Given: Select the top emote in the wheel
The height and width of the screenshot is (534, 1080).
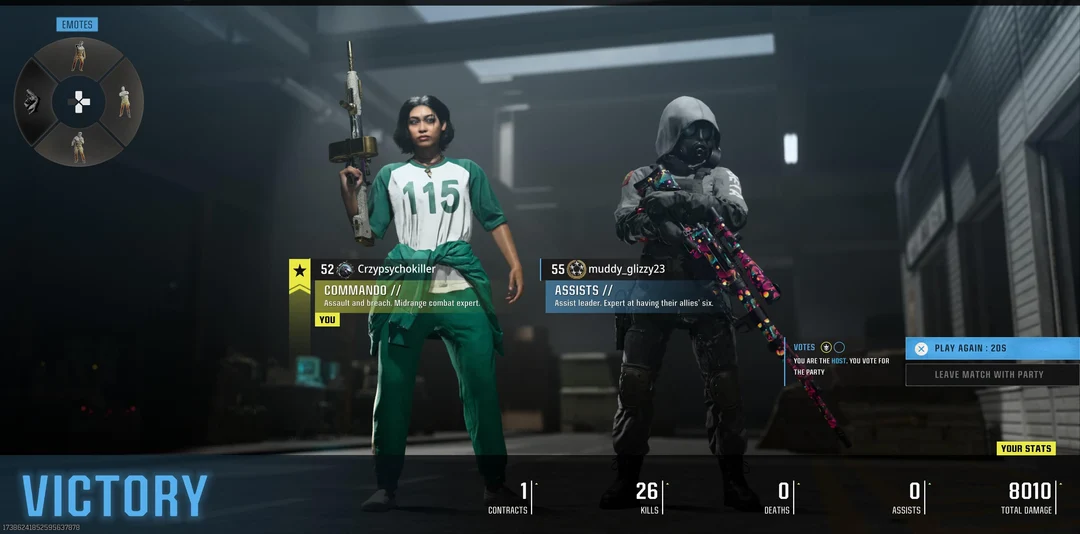Looking at the screenshot, I should pos(78,57).
